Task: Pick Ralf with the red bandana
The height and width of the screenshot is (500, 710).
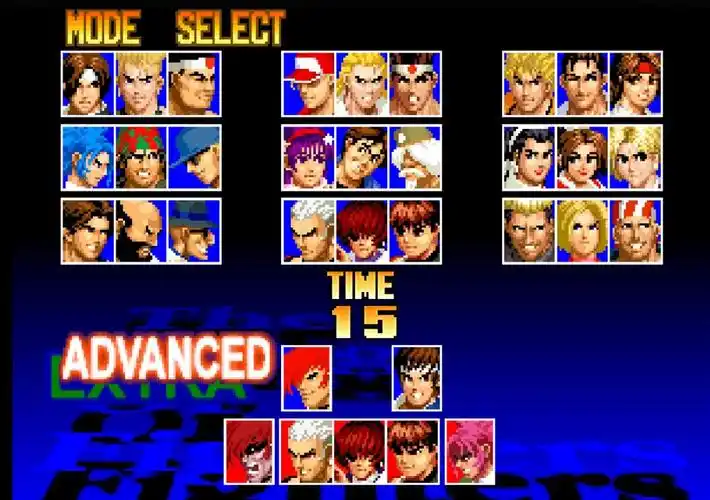Action: (x=141, y=157)
